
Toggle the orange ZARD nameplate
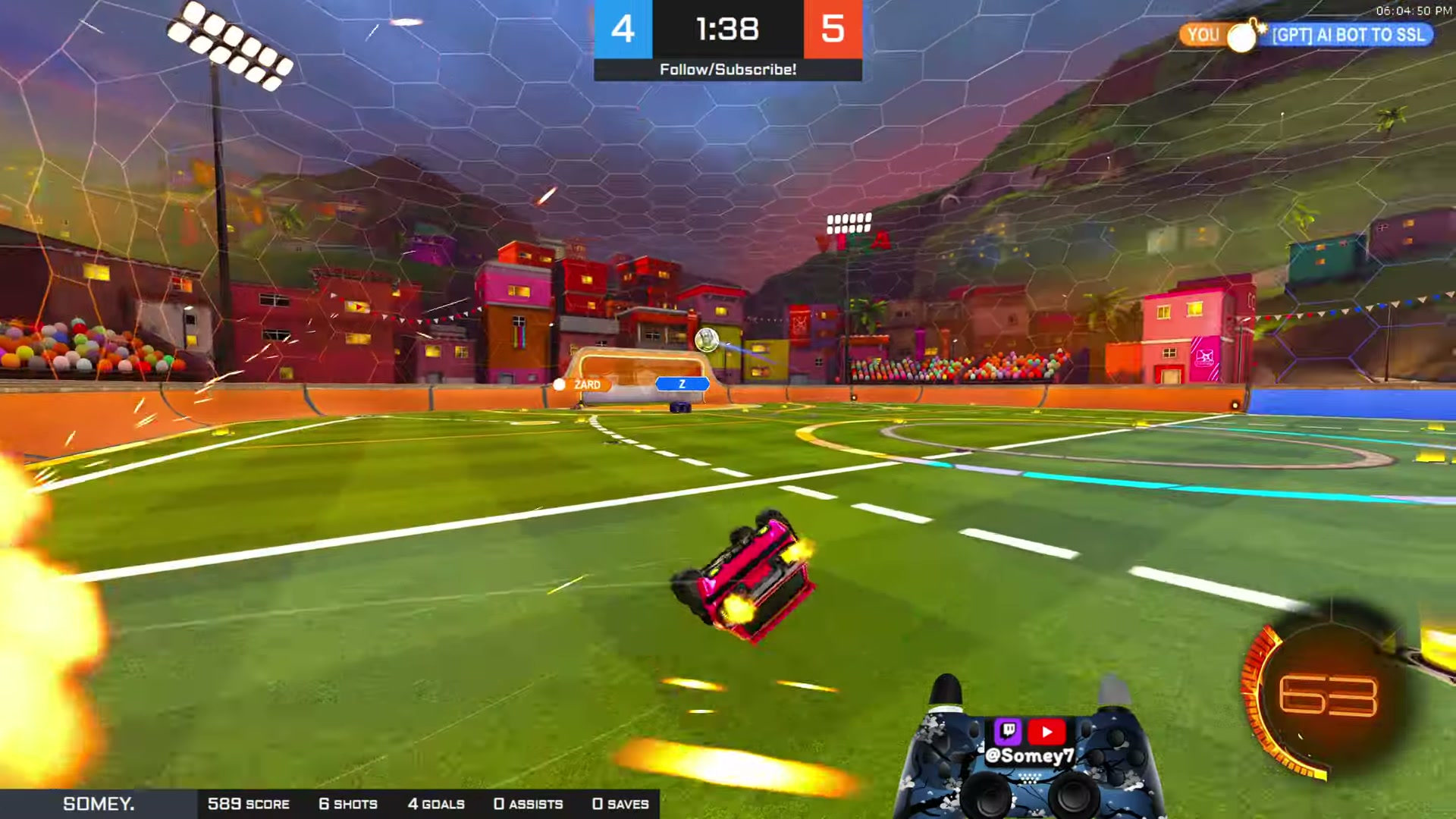[588, 384]
